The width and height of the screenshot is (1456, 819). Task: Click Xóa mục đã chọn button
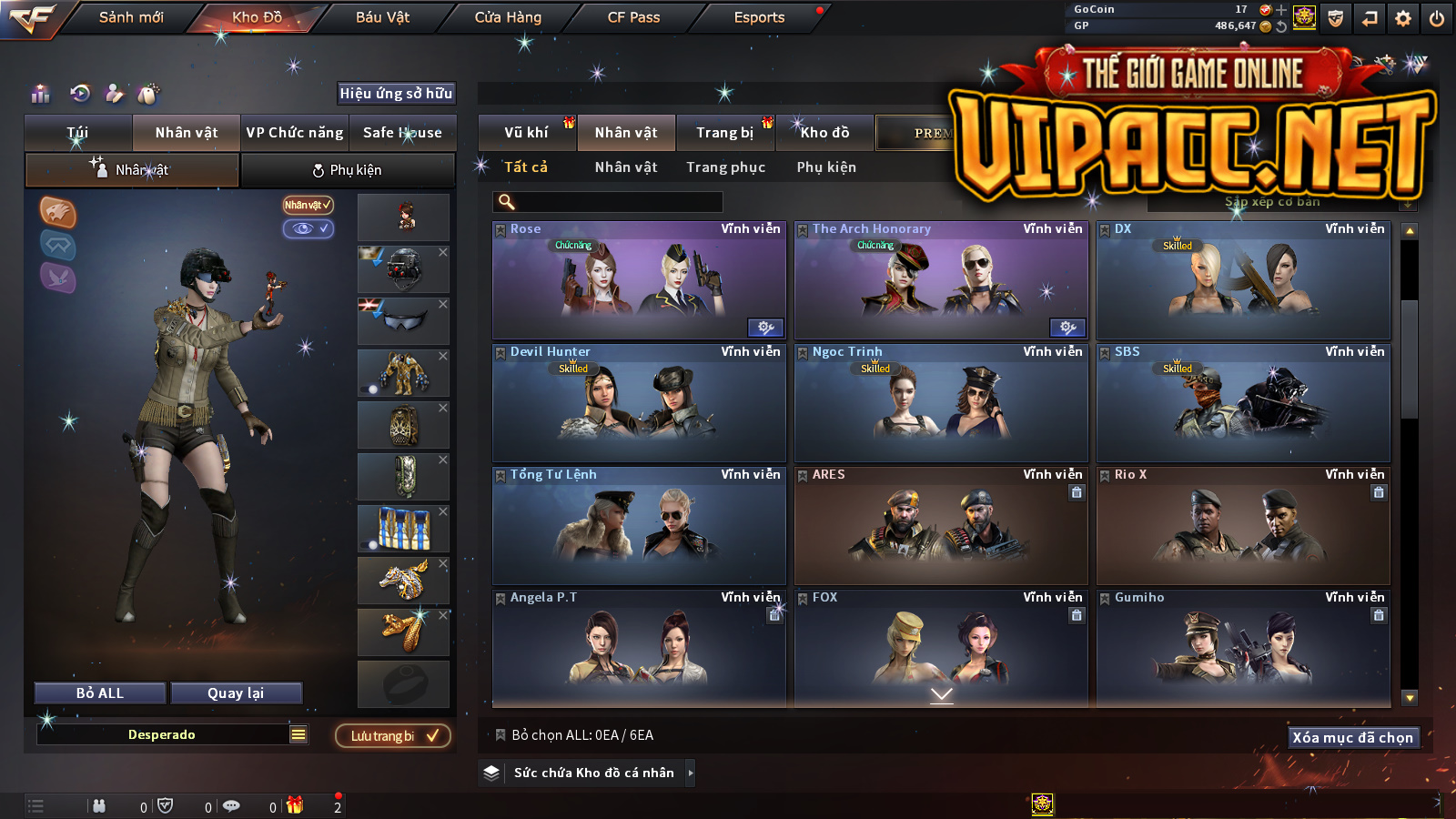tap(1352, 738)
